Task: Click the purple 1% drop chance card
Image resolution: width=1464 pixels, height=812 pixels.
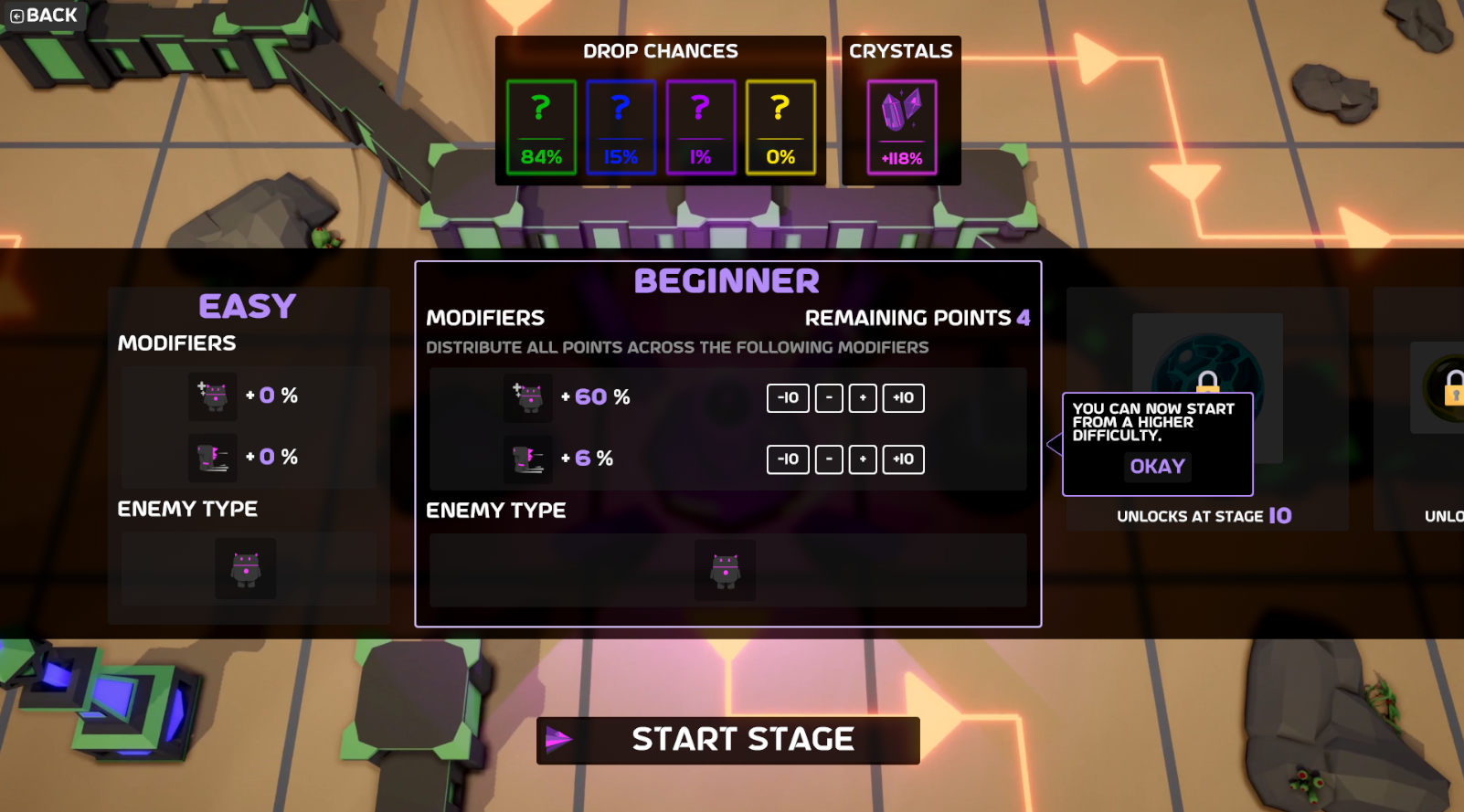Action: (x=700, y=123)
